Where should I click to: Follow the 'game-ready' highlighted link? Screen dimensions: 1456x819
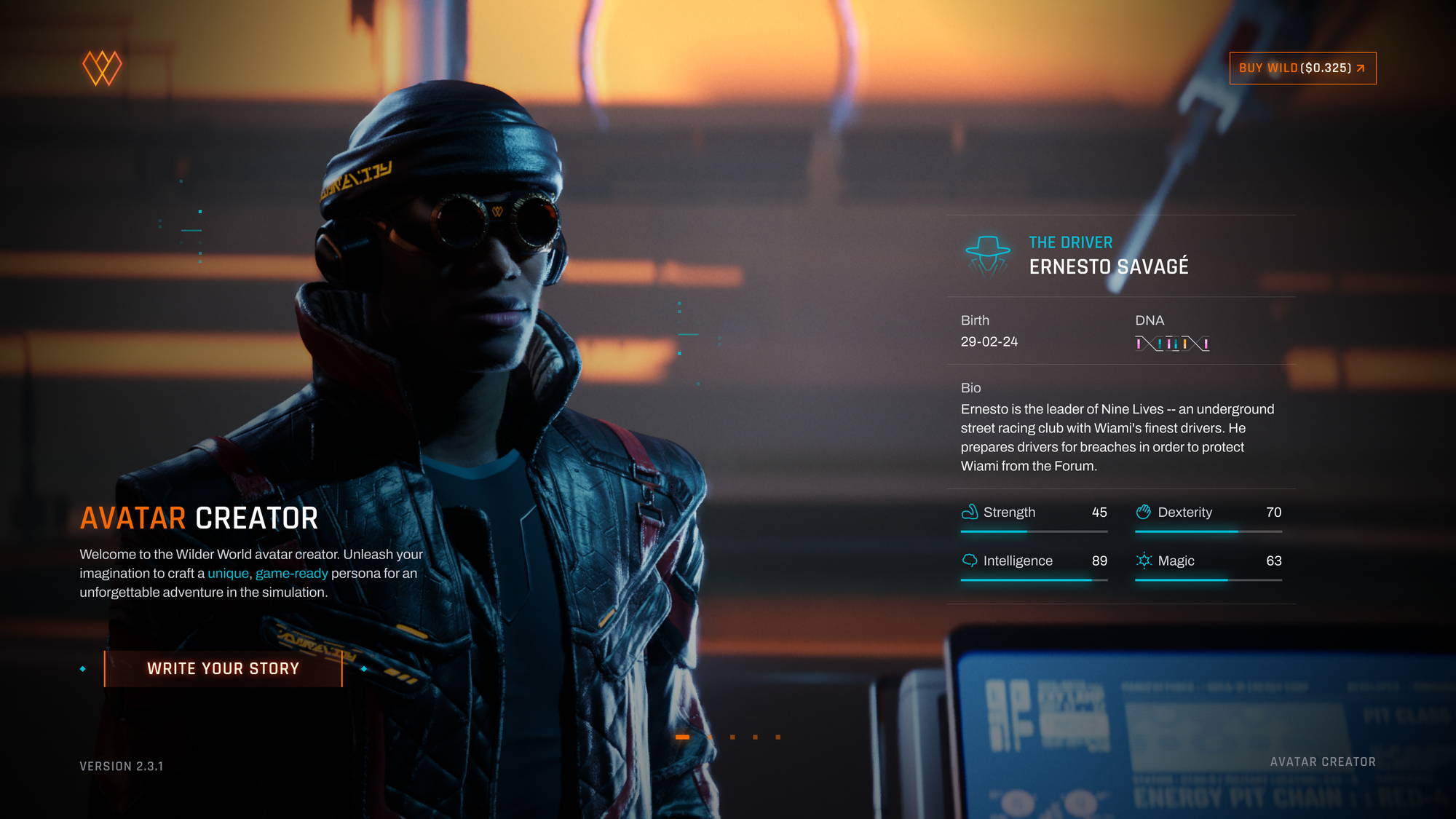click(291, 574)
